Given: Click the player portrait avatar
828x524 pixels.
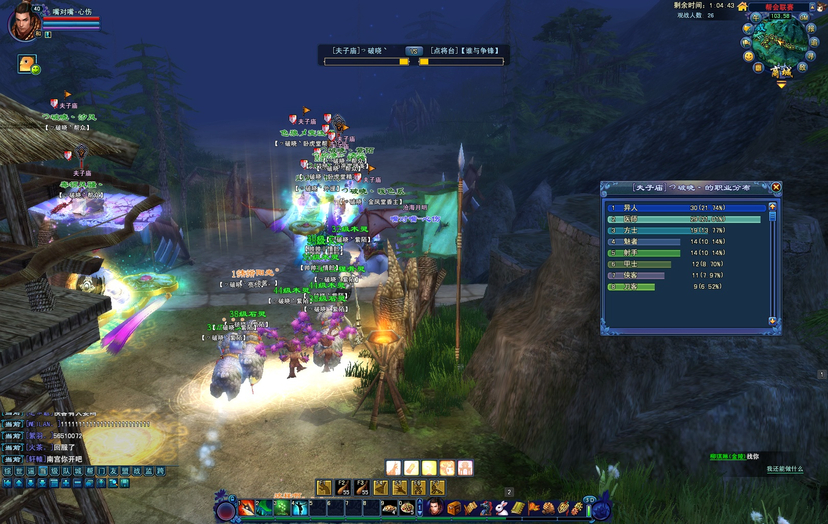Looking at the screenshot, I should tap(23, 23).
